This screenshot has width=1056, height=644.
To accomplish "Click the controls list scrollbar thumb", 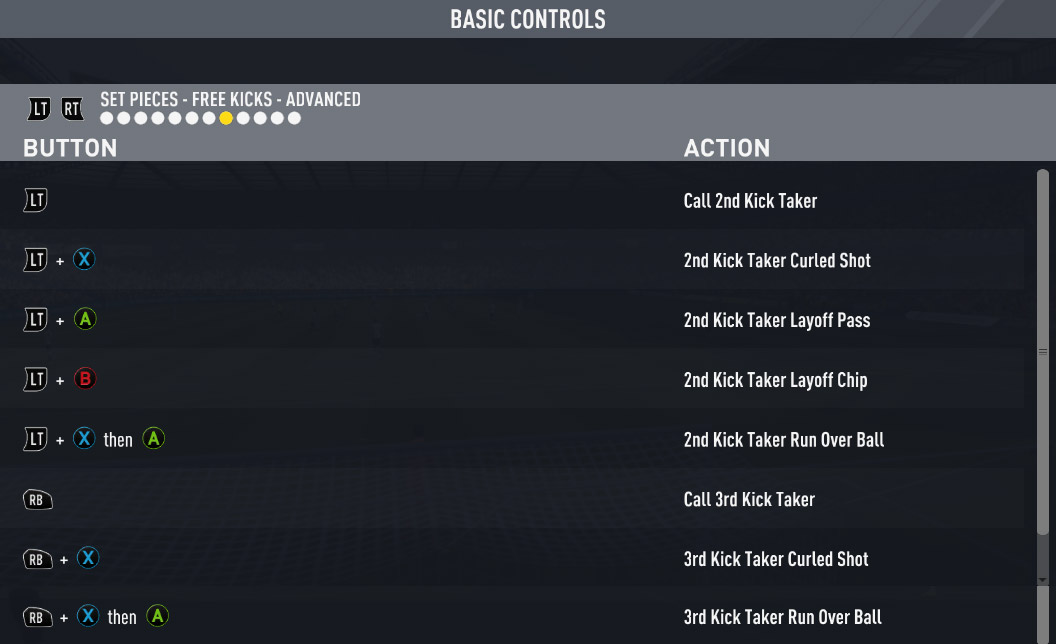I will (1043, 350).
